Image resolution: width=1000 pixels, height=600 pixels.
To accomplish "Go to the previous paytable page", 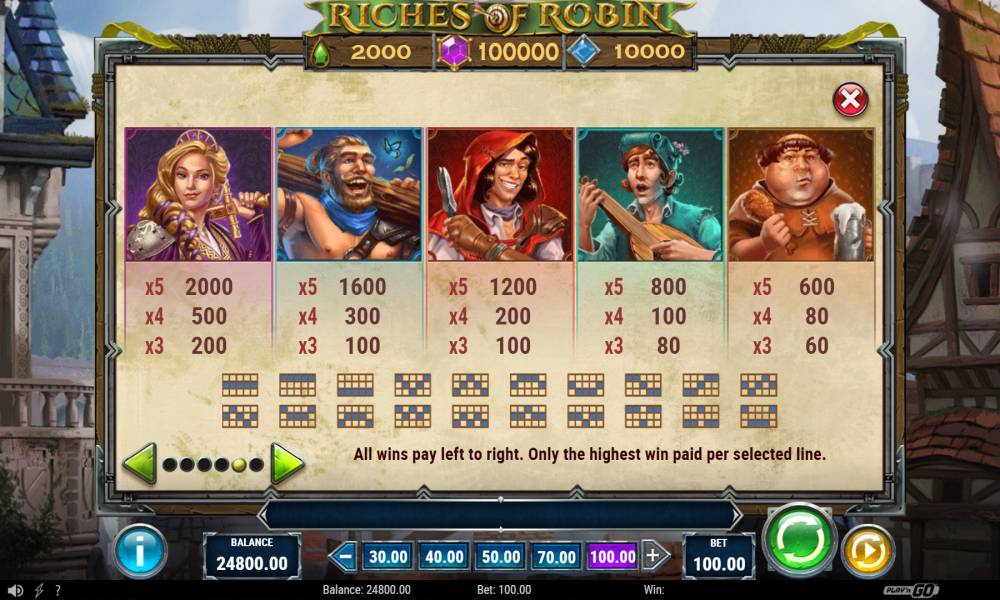I will click(x=139, y=464).
